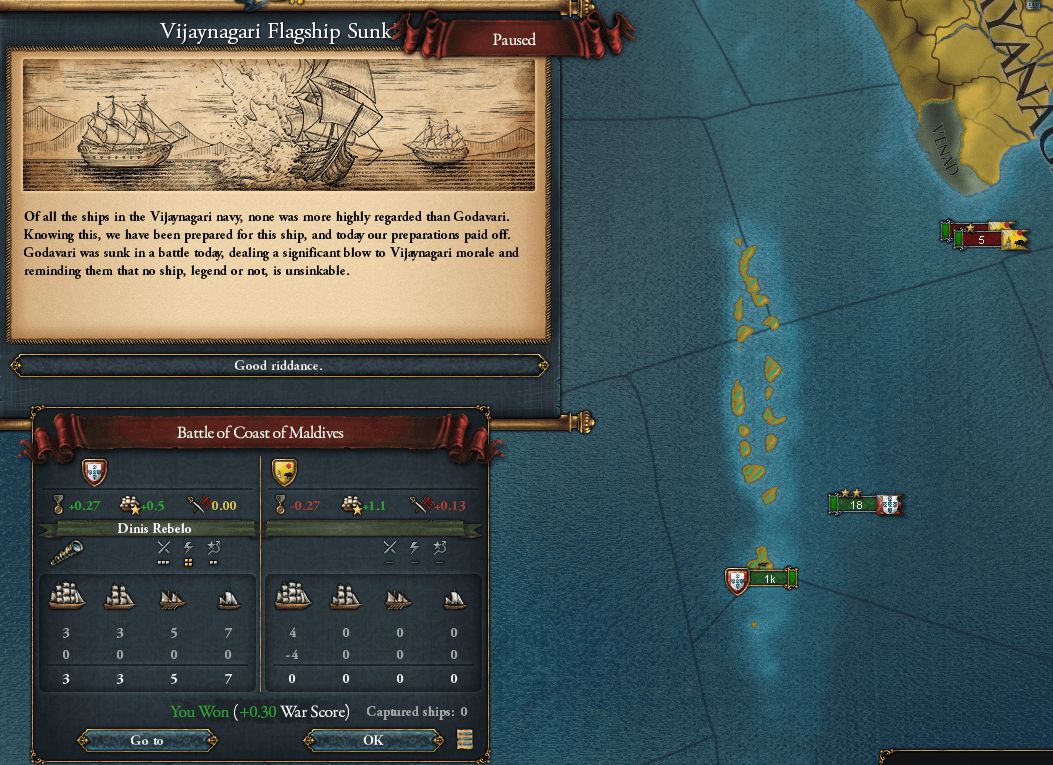This screenshot has width=1053, height=765.
Task: Select the Portuguese shield in the battle panel
Action: click(93, 471)
